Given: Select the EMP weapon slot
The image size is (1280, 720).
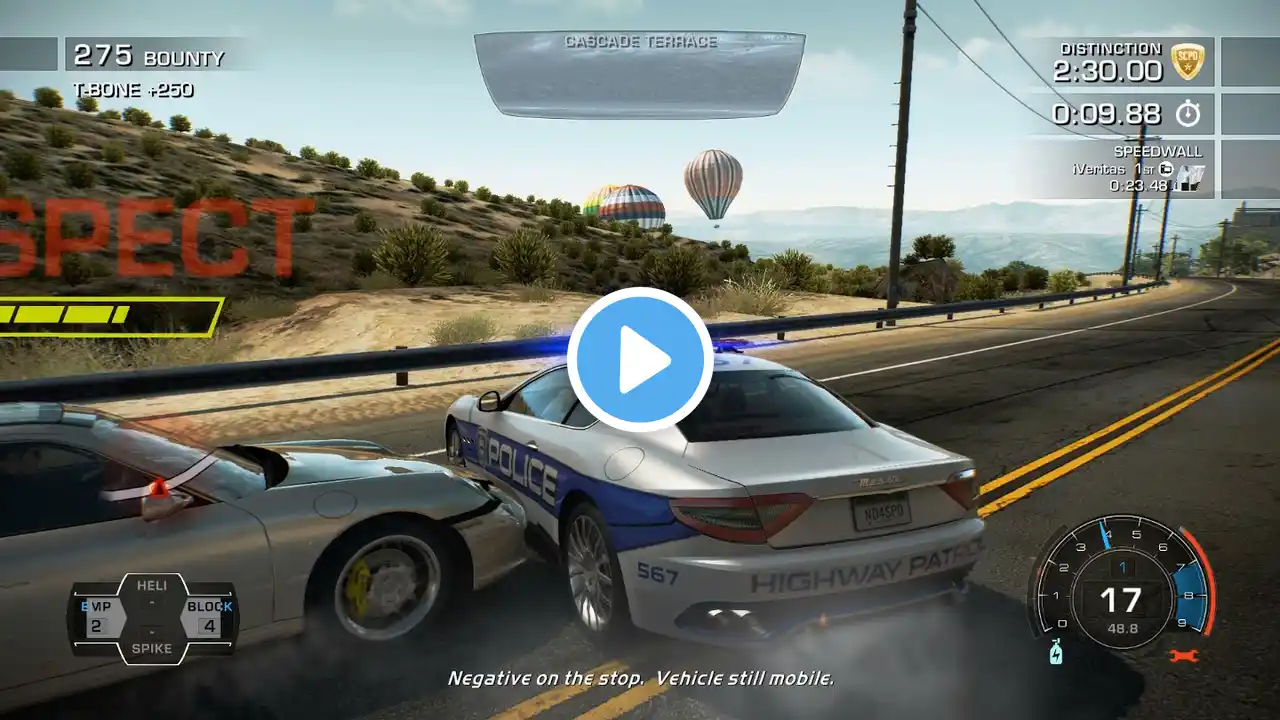Looking at the screenshot, I should pyautogui.click(x=97, y=617).
